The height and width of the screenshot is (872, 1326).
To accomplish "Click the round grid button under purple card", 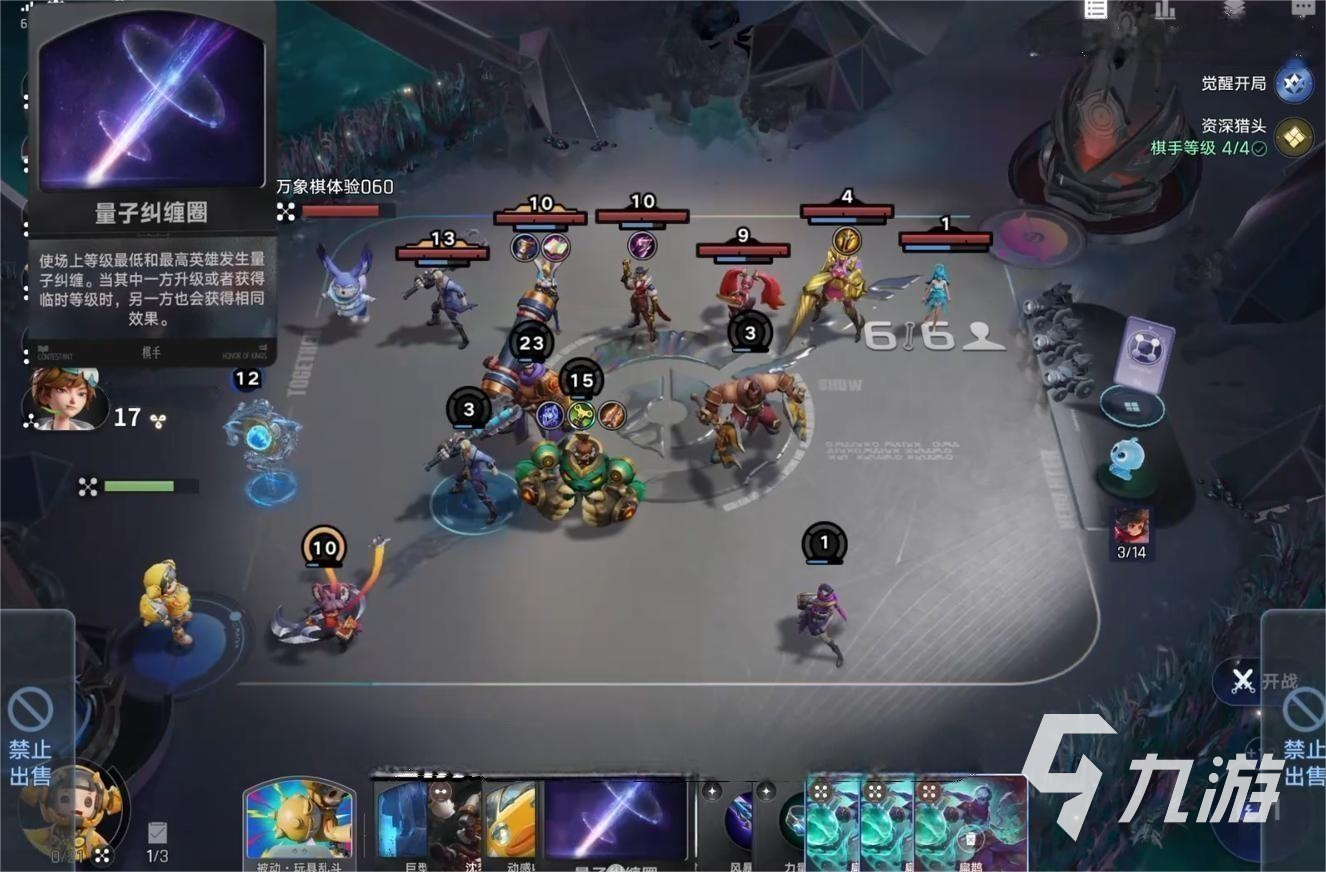I will [x=1131, y=408].
